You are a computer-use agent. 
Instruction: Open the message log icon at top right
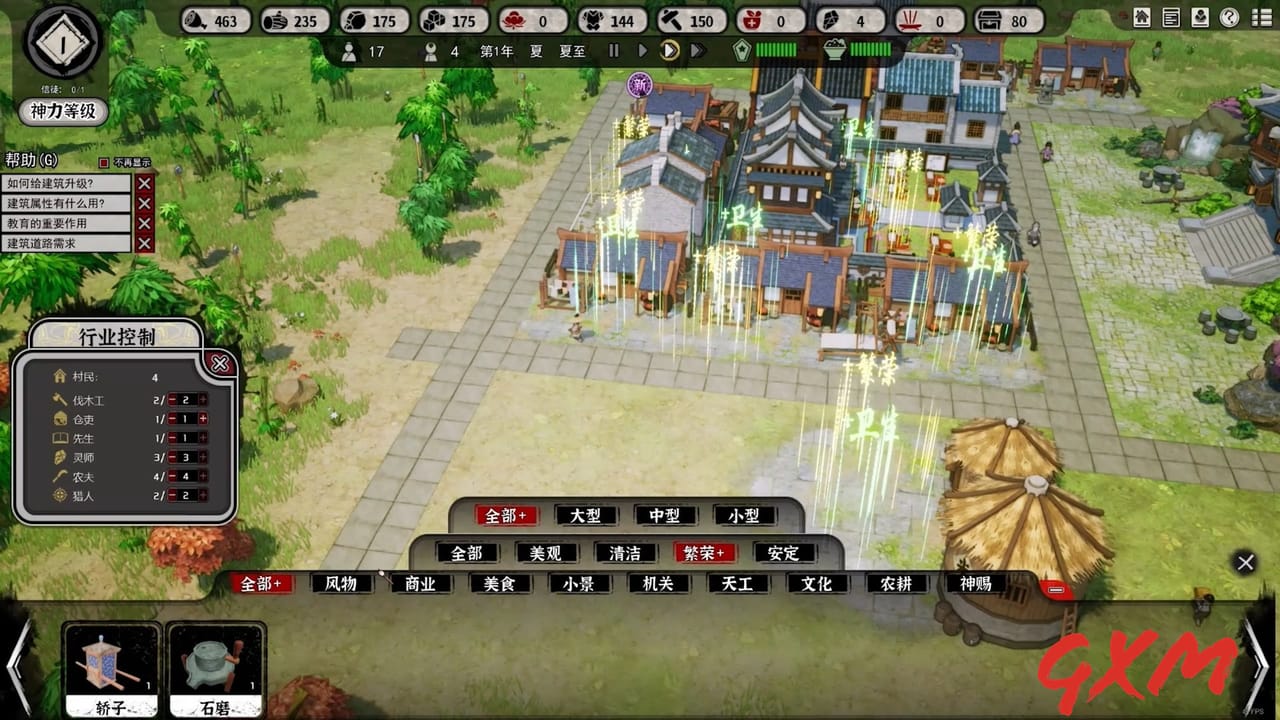(x=1171, y=17)
